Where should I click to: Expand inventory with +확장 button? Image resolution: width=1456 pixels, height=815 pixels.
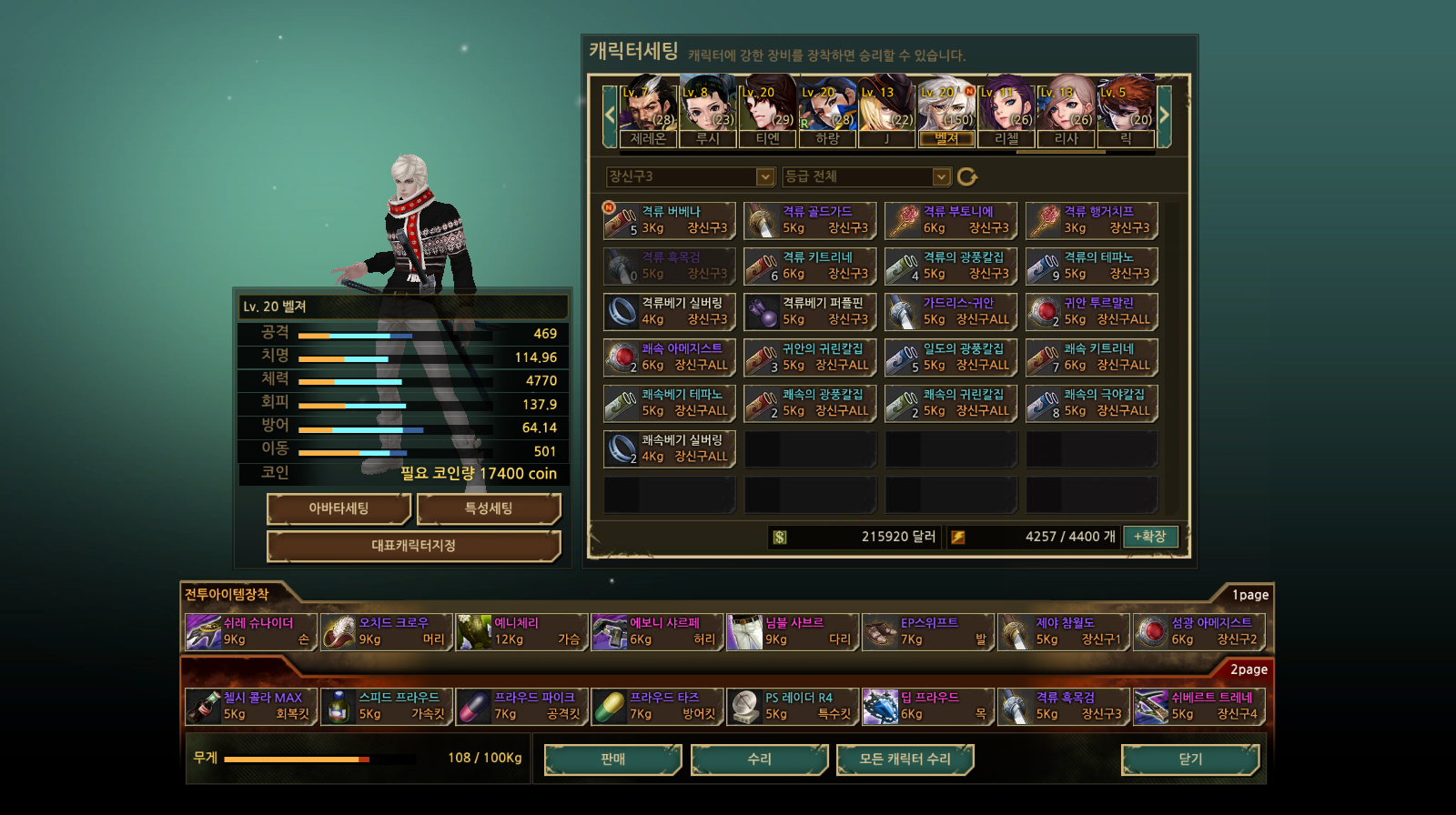coord(1150,537)
